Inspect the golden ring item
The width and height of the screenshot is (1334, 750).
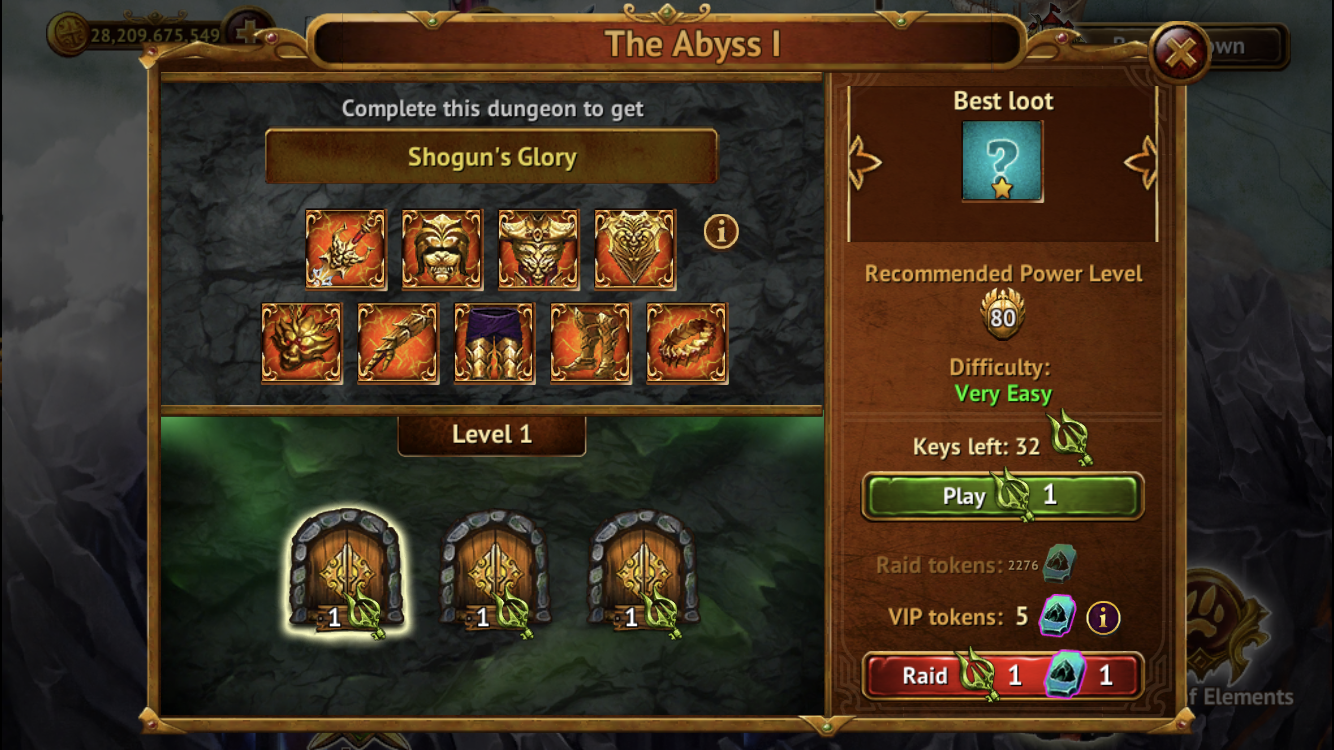pyautogui.click(x=687, y=343)
